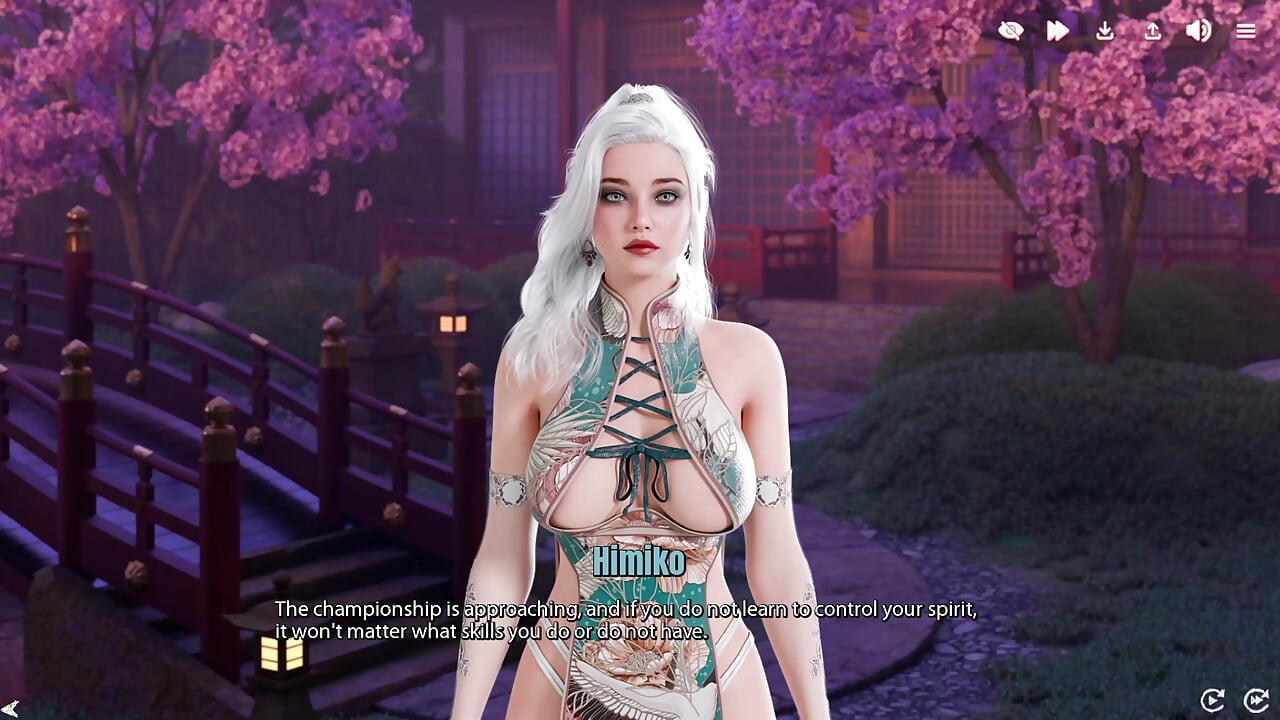The width and height of the screenshot is (1280, 720).
Task: Click the fast-forward icon in the top toolbar
Action: (x=1057, y=31)
